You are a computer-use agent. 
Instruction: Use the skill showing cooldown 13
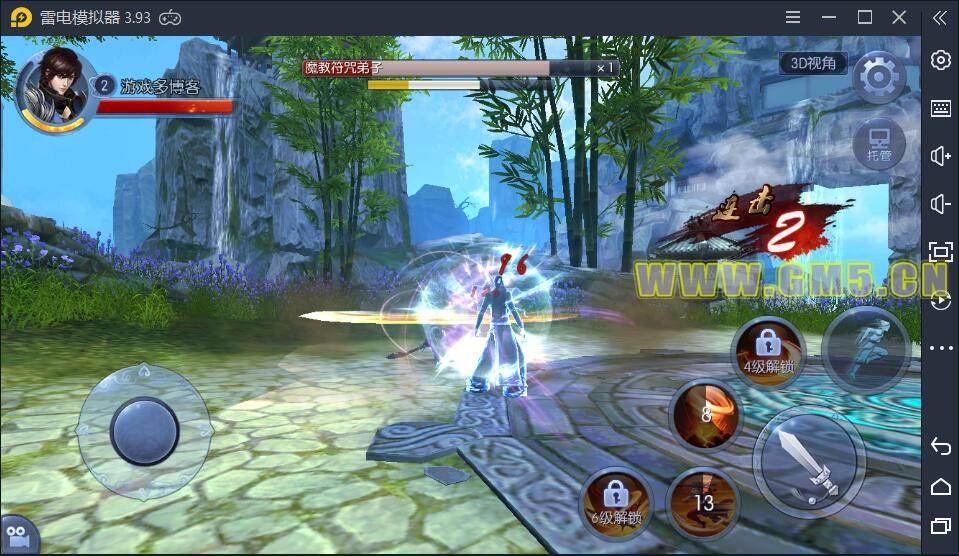coord(704,501)
